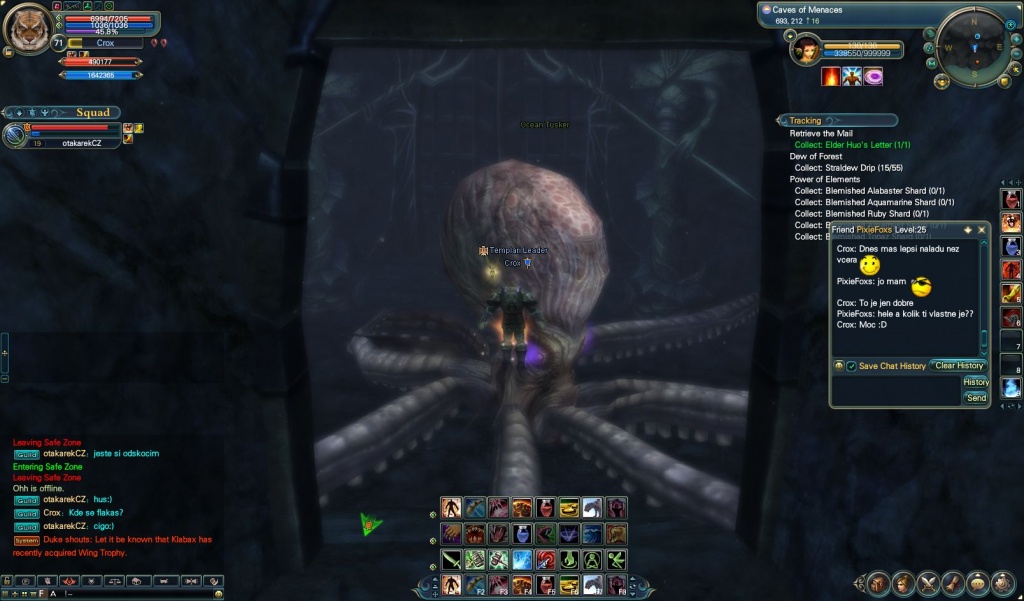Clear History in the friend chat
Image resolution: width=1024 pixels, height=601 pixels.
[x=958, y=366]
